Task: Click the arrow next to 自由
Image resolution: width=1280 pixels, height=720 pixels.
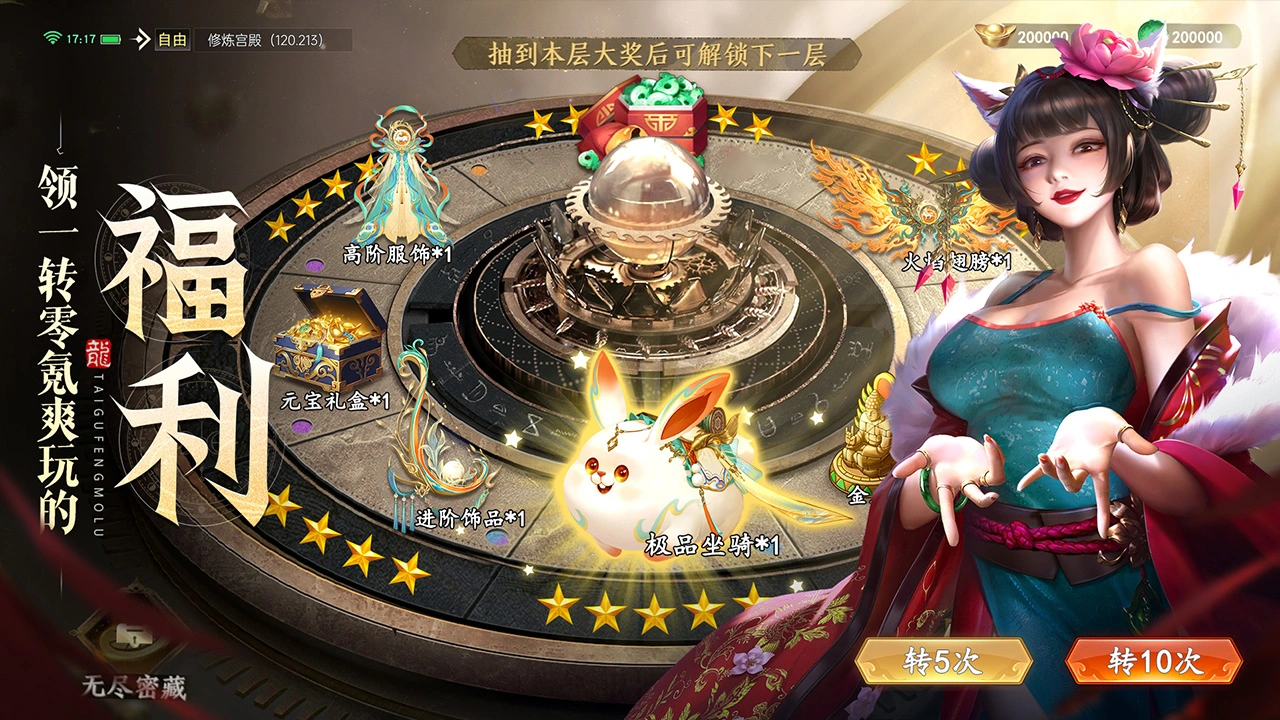Action: click(x=139, y=38)
